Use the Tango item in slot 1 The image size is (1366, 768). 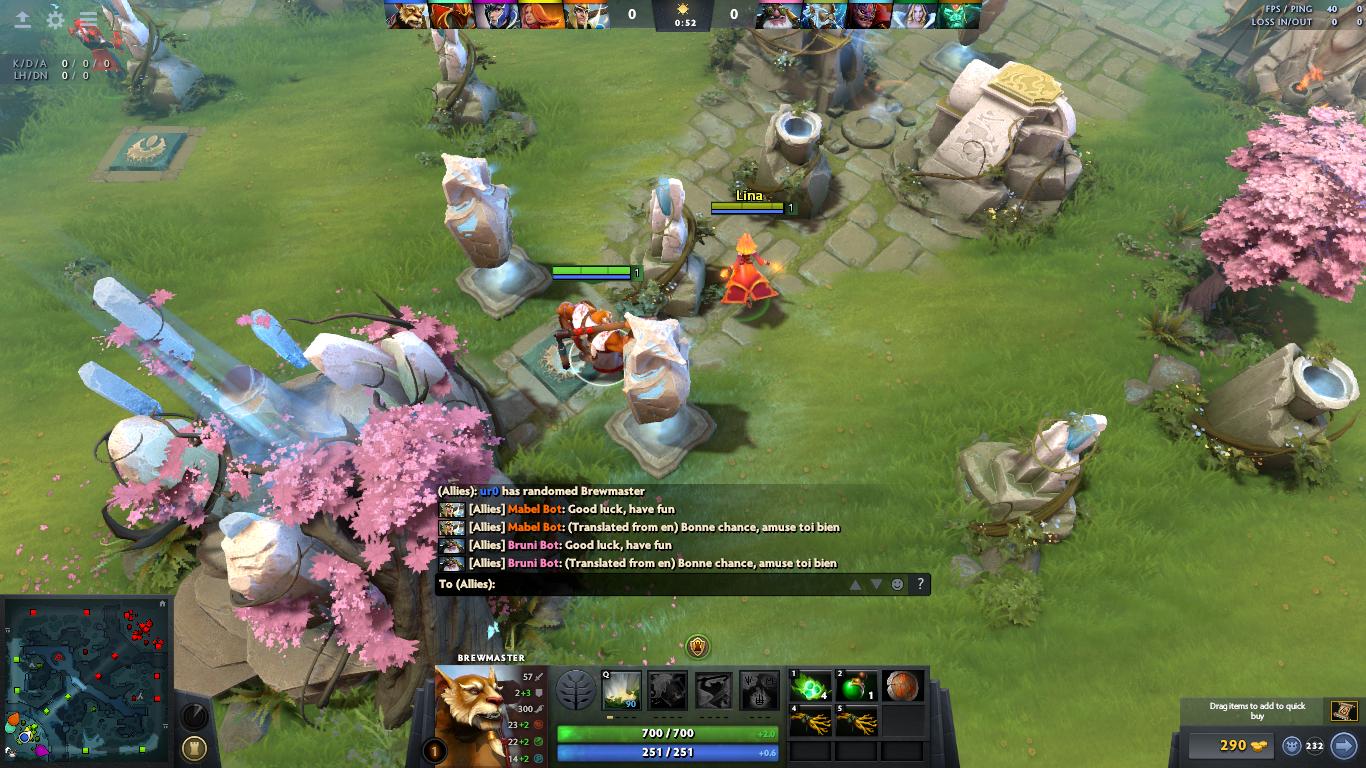811,686
